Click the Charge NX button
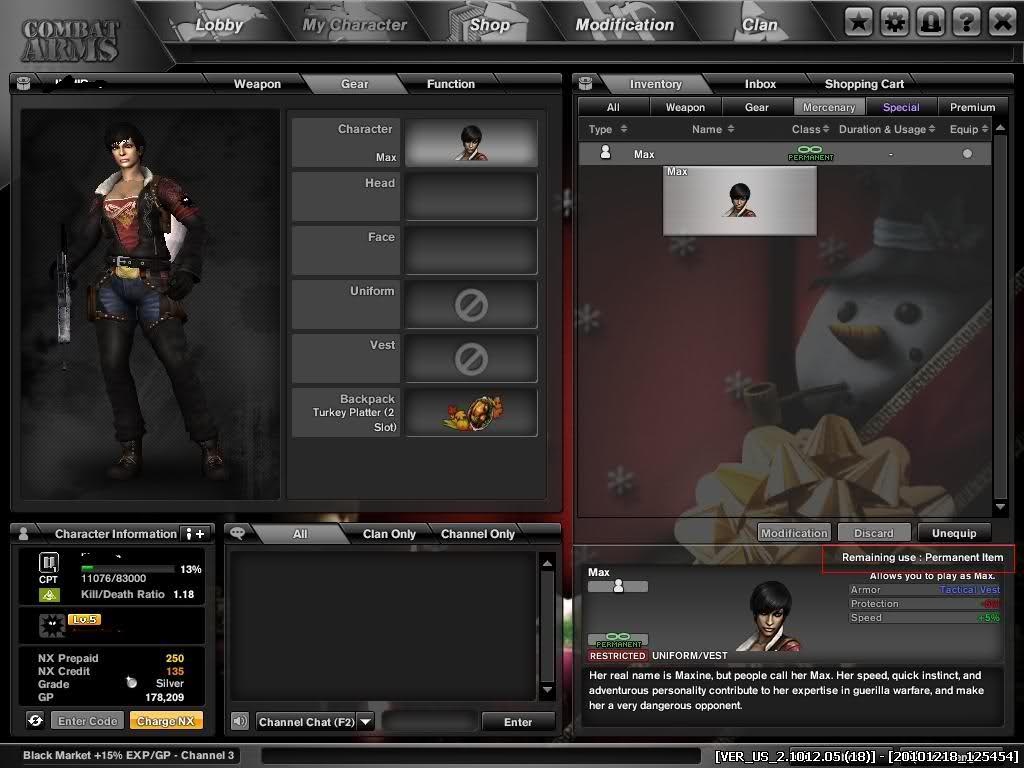This screenshot has width=1024, height=768. [165, 721]
